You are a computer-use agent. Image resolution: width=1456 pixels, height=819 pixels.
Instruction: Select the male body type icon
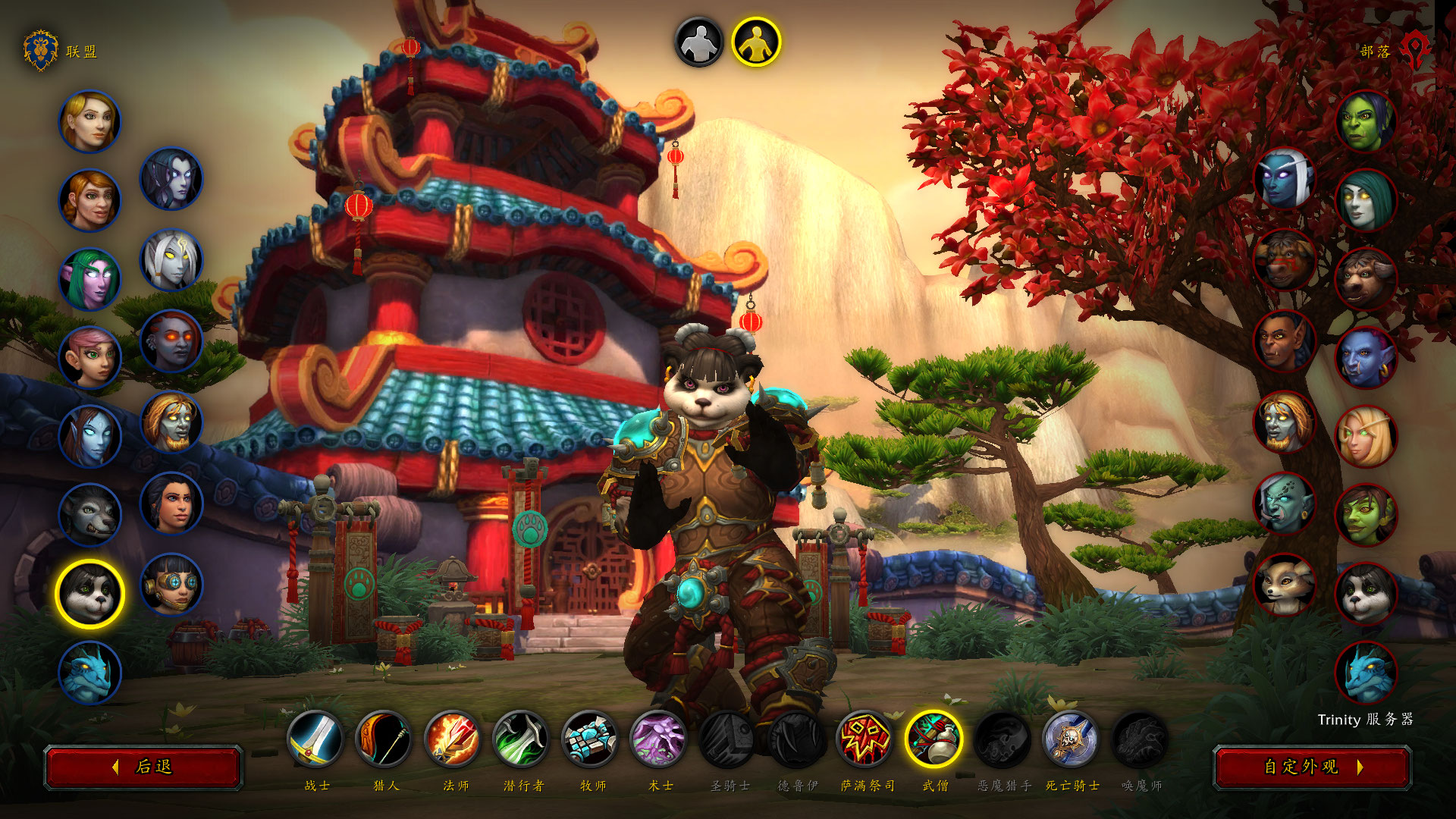[699, 42]
